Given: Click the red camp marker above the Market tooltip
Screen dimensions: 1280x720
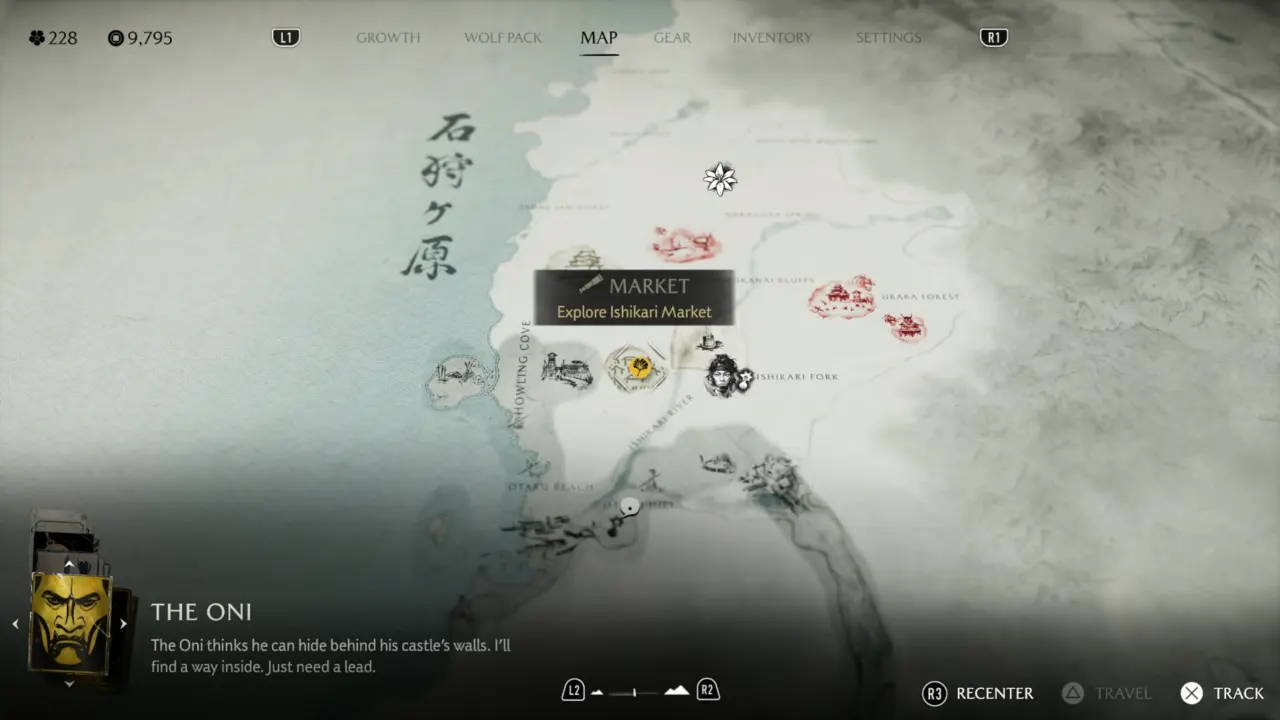Looking at the screenshot, I should tap(685, 243).
